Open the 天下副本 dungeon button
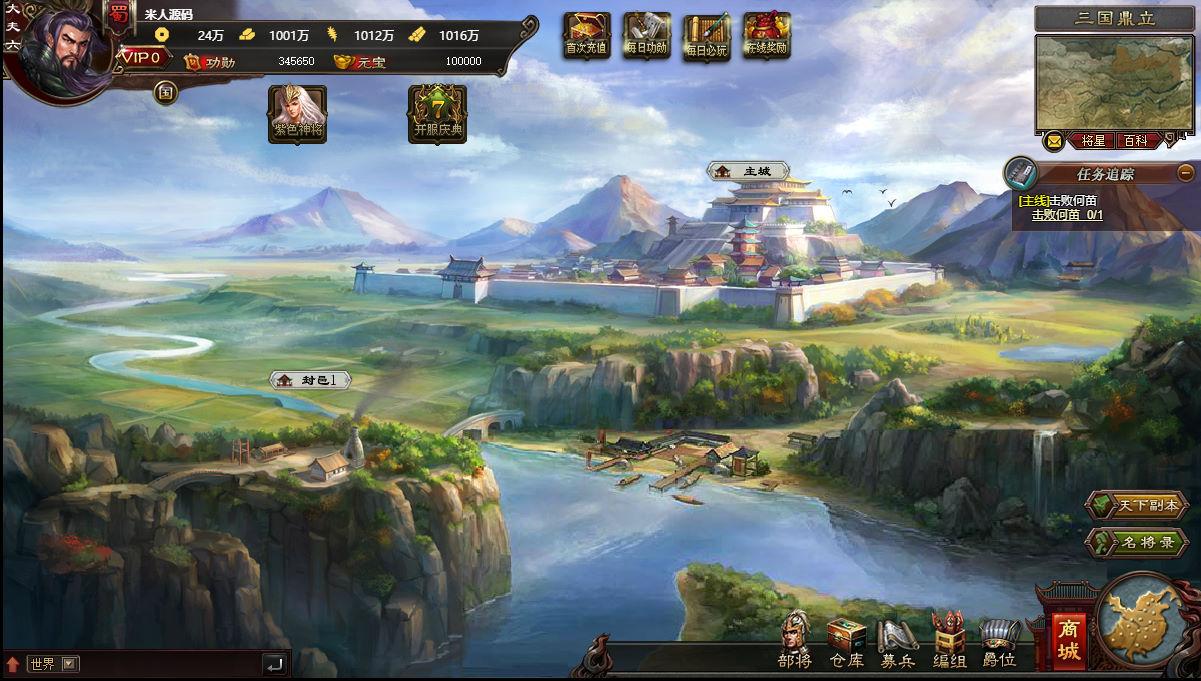1201x681 pixels. point(1138,505)
